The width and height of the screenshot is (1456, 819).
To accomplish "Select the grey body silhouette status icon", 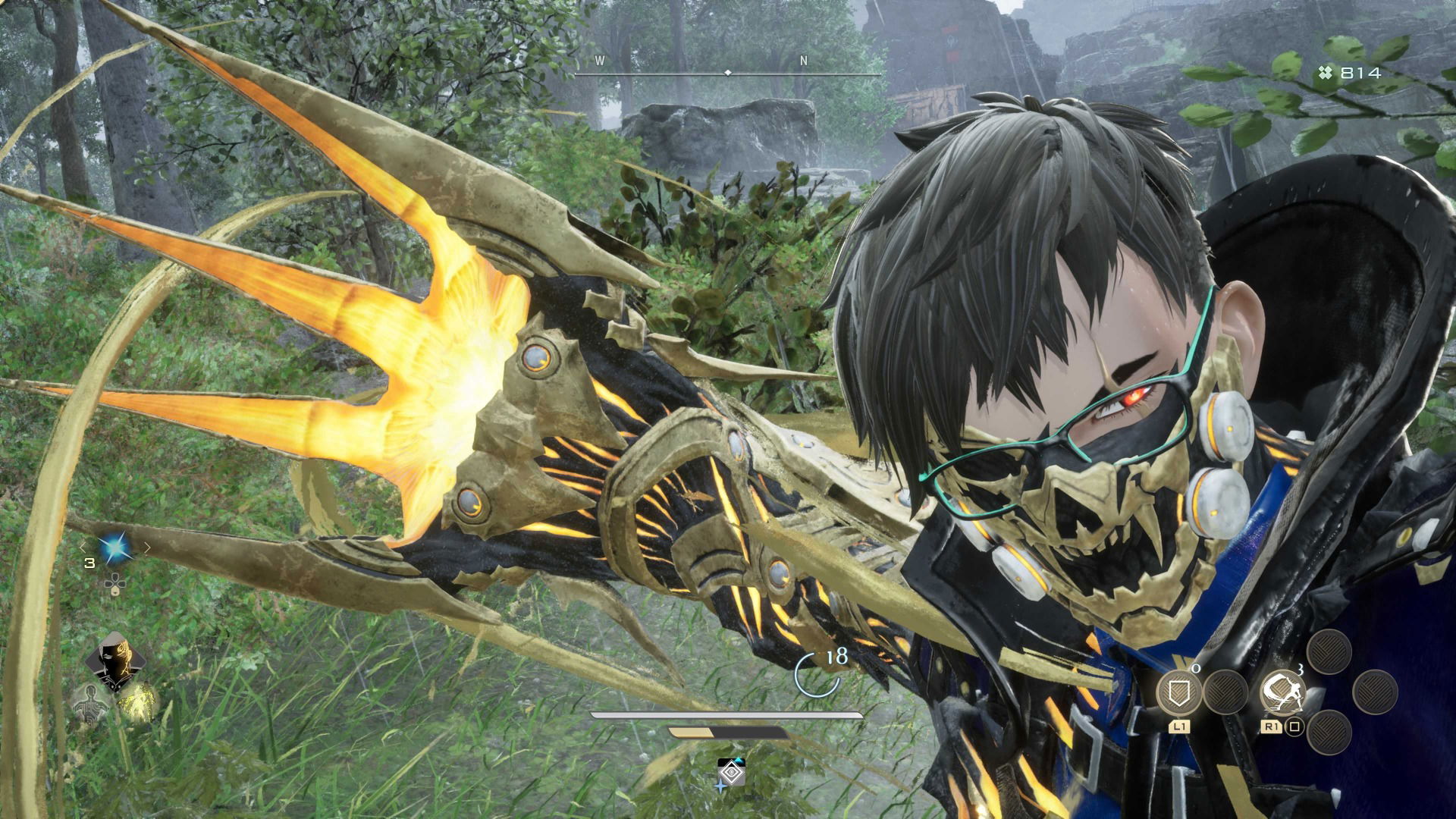I will click(x=90, y=704).
